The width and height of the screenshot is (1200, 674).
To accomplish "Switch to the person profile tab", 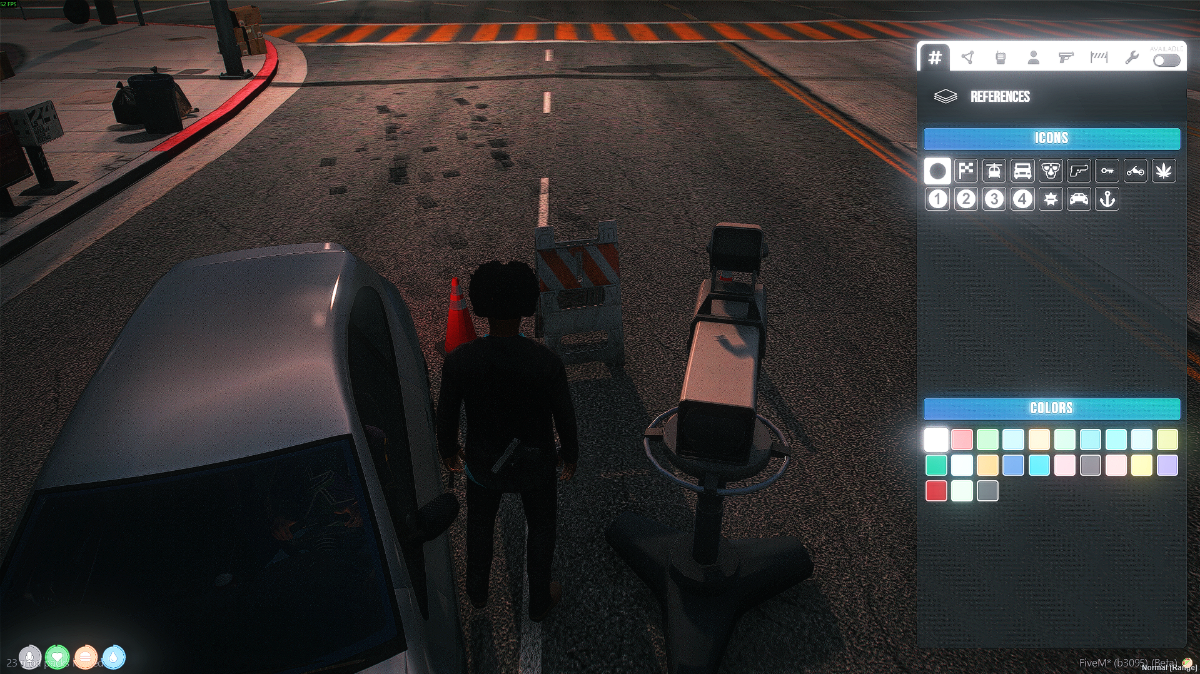I will (1033, 57).
